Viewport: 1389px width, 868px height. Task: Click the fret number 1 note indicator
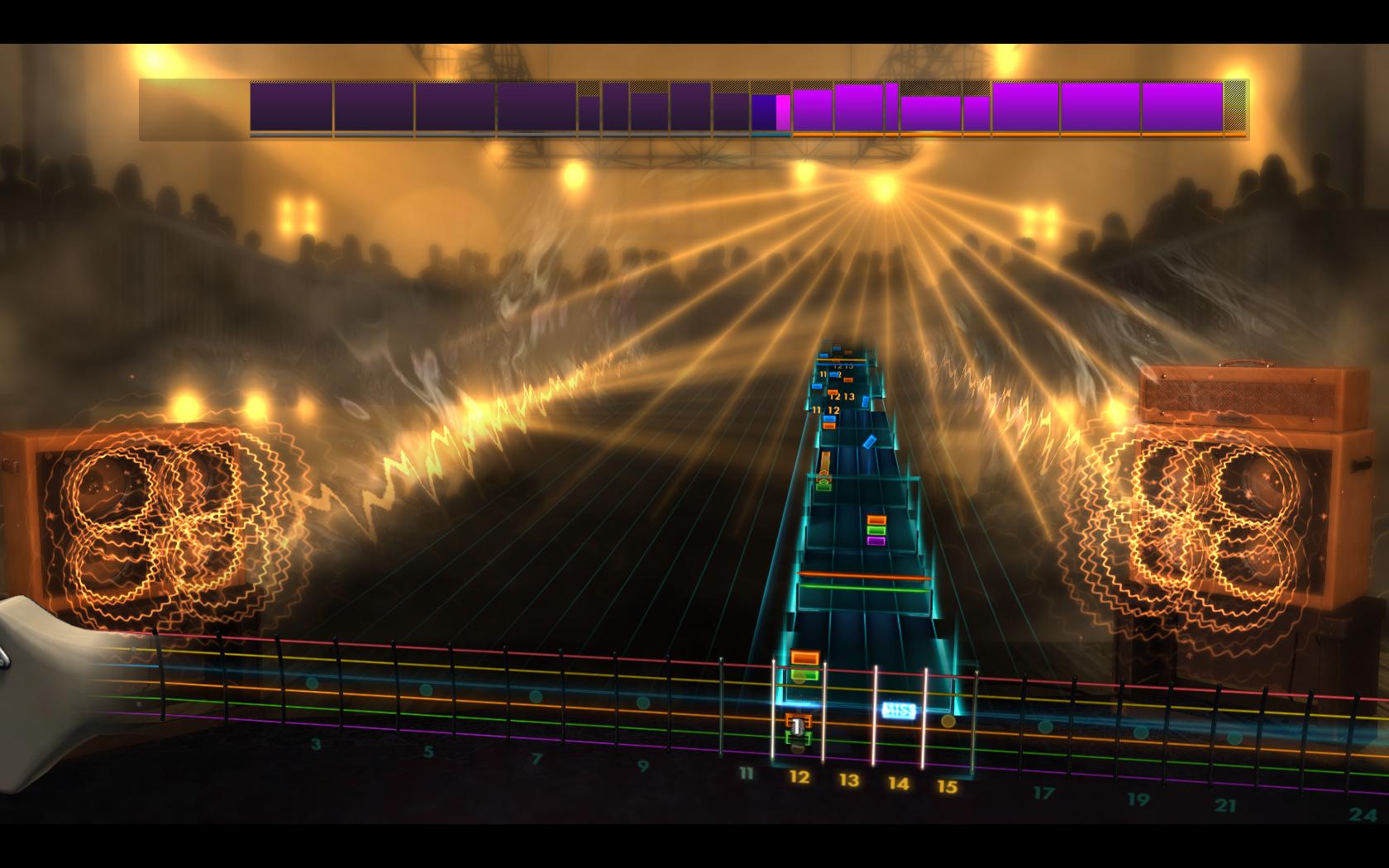point(797,725)
